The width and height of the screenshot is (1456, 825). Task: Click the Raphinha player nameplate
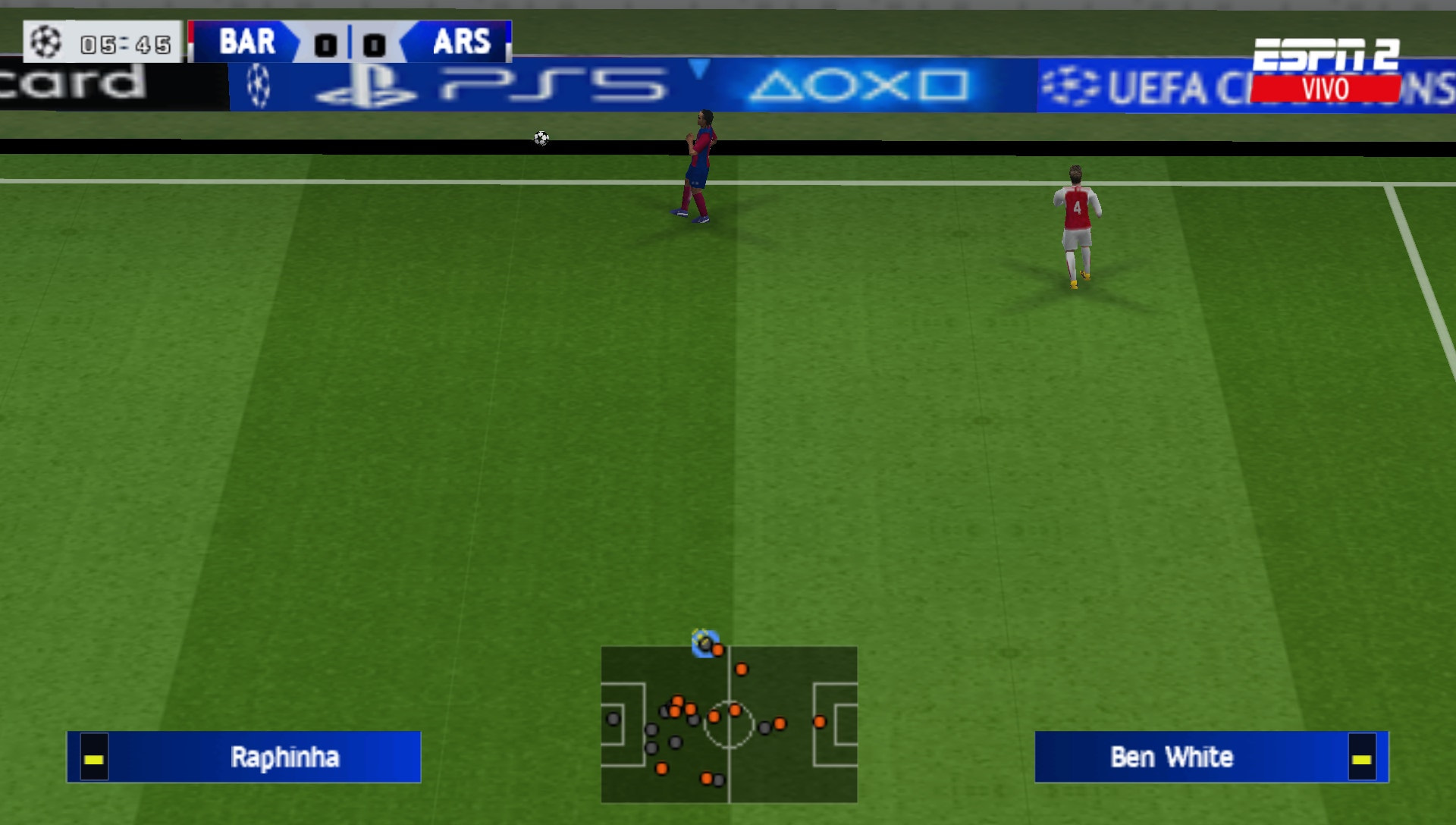click(284, 758)
